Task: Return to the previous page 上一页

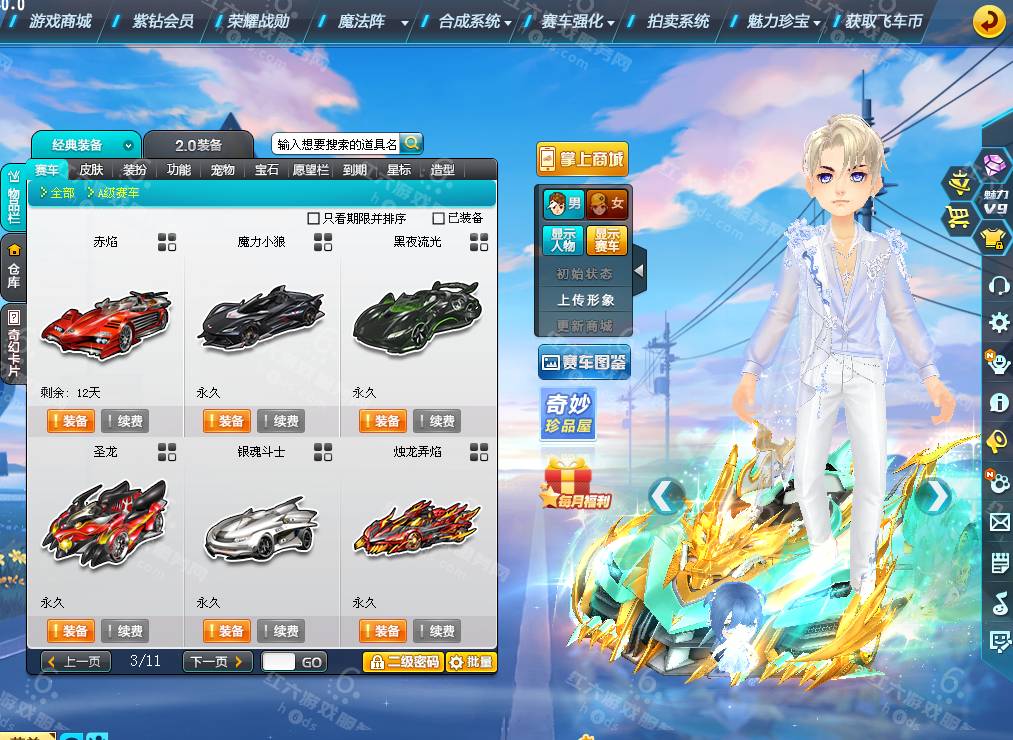Action: coord(76,661)
